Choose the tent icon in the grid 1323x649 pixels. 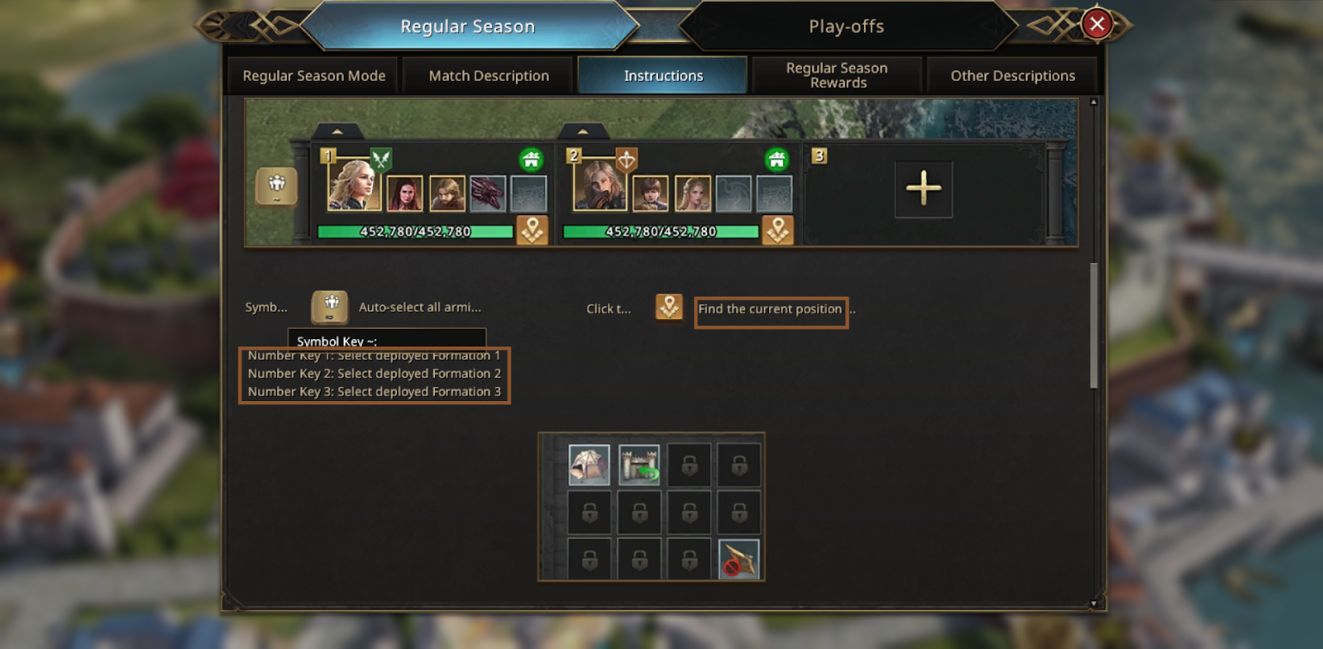(589, 465)
